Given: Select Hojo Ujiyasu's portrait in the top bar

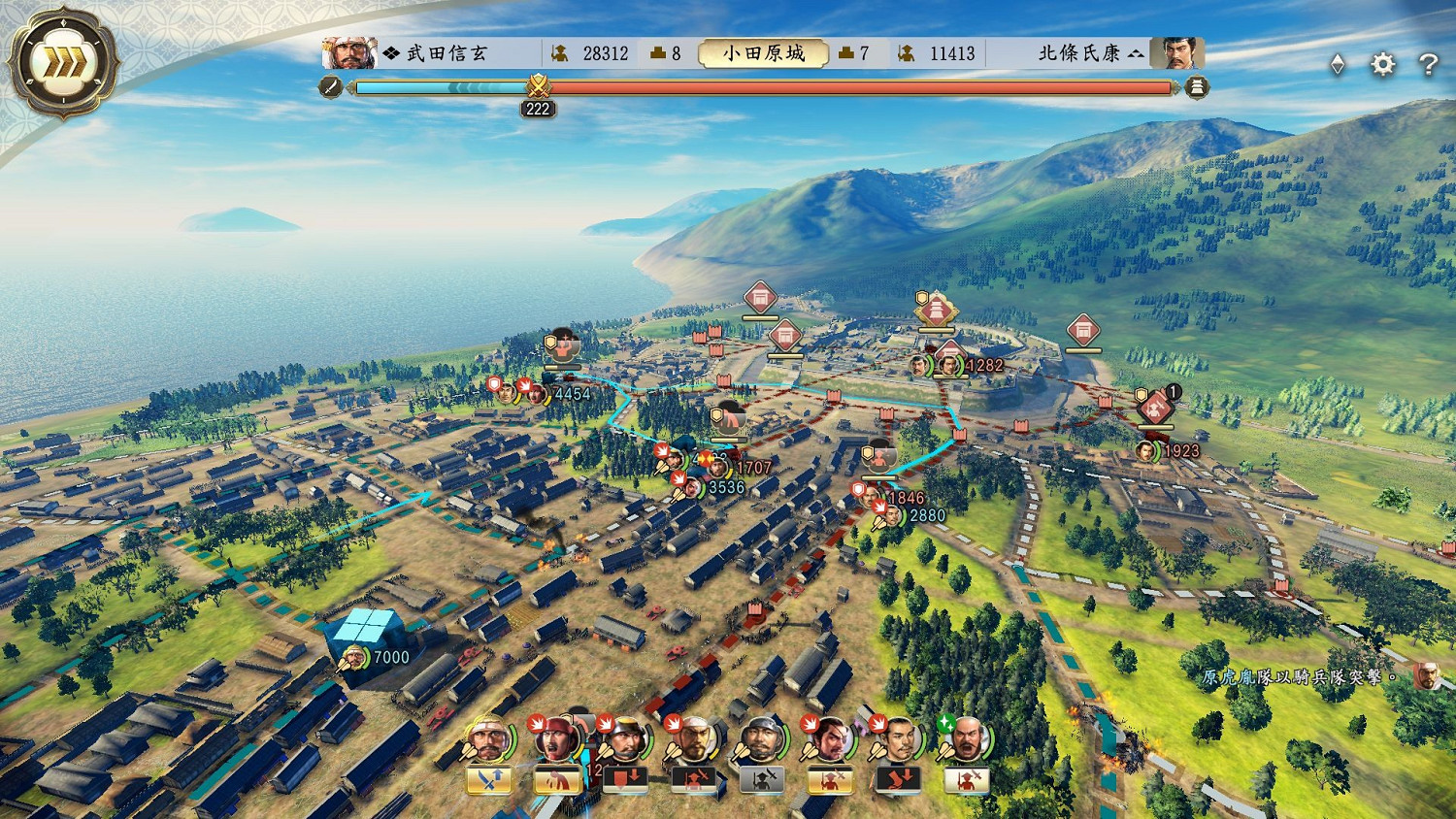Looking at the screenshot, I should [1176, 52].
